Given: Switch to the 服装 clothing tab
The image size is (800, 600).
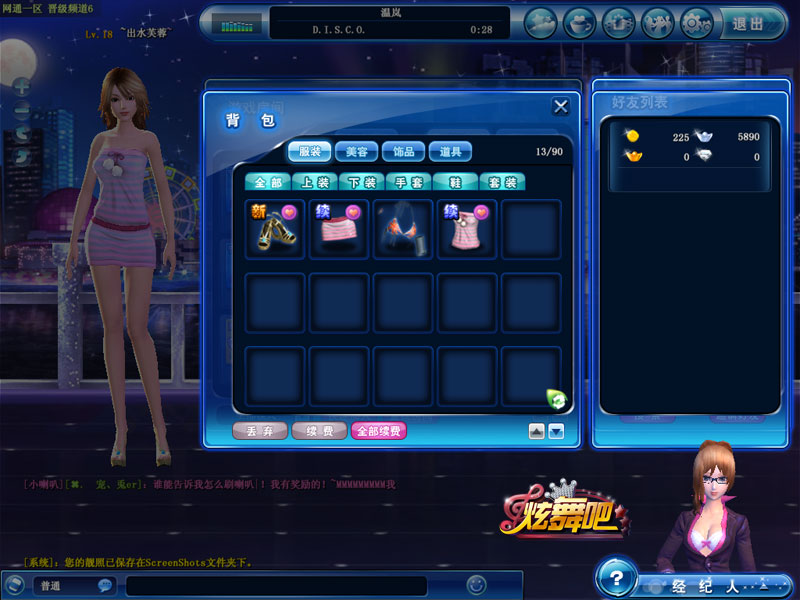Looking at the screenshot, I should (x=310, y=152).
